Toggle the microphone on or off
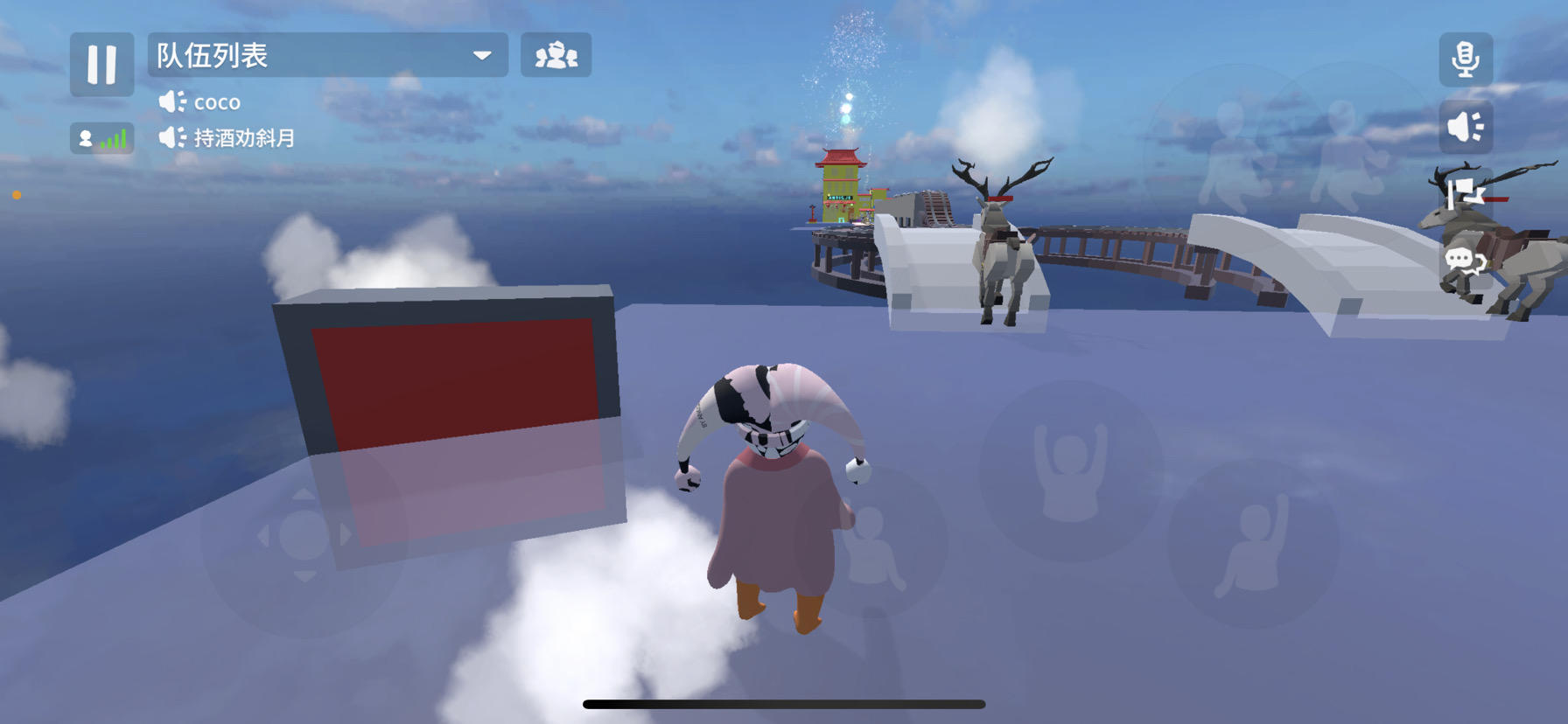This screenshot has width=1568, height=724. pos(1465,59)
